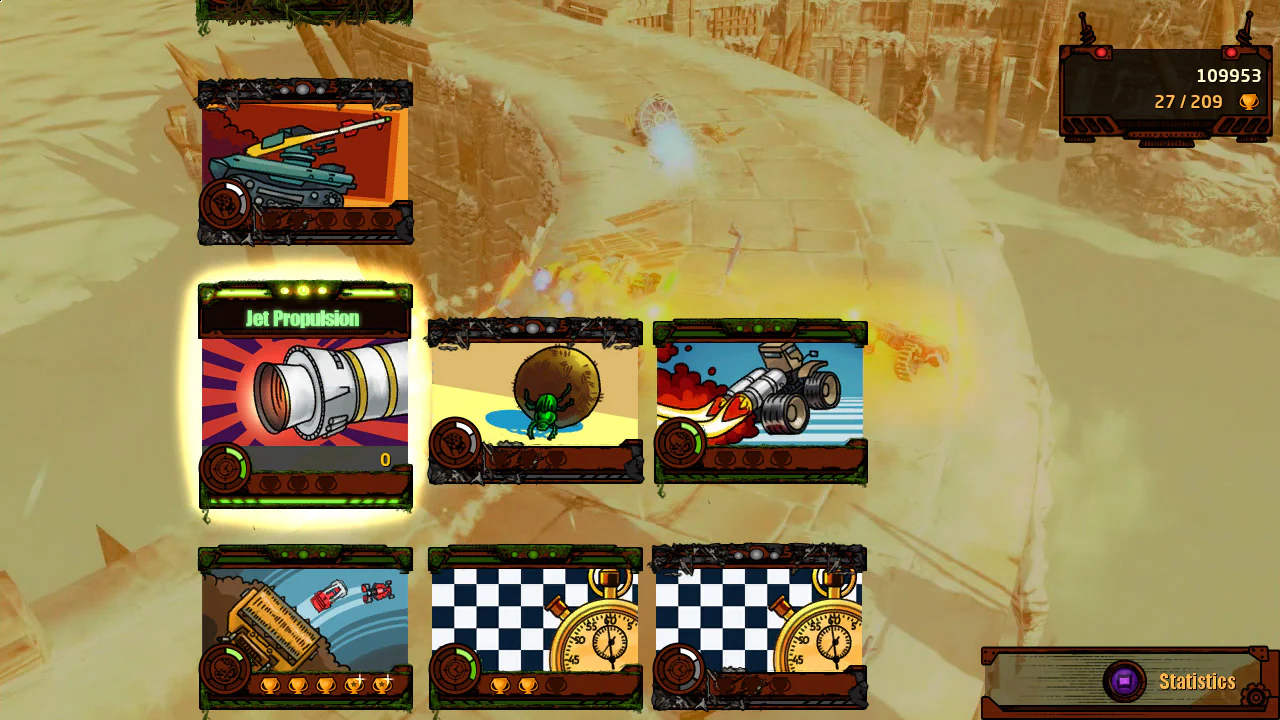Click the purple gem icon on Statistics bar
This screenshot has height=720, width=1280.
pyautogui.click(x=1124, y=681)
